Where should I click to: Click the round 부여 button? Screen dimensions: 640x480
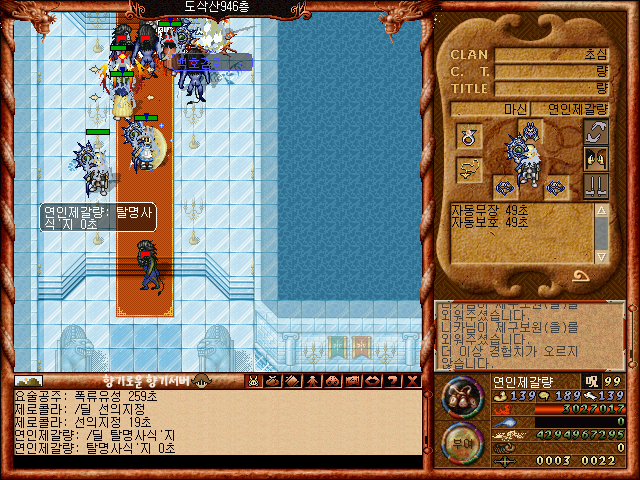click(x=464, y=443)
